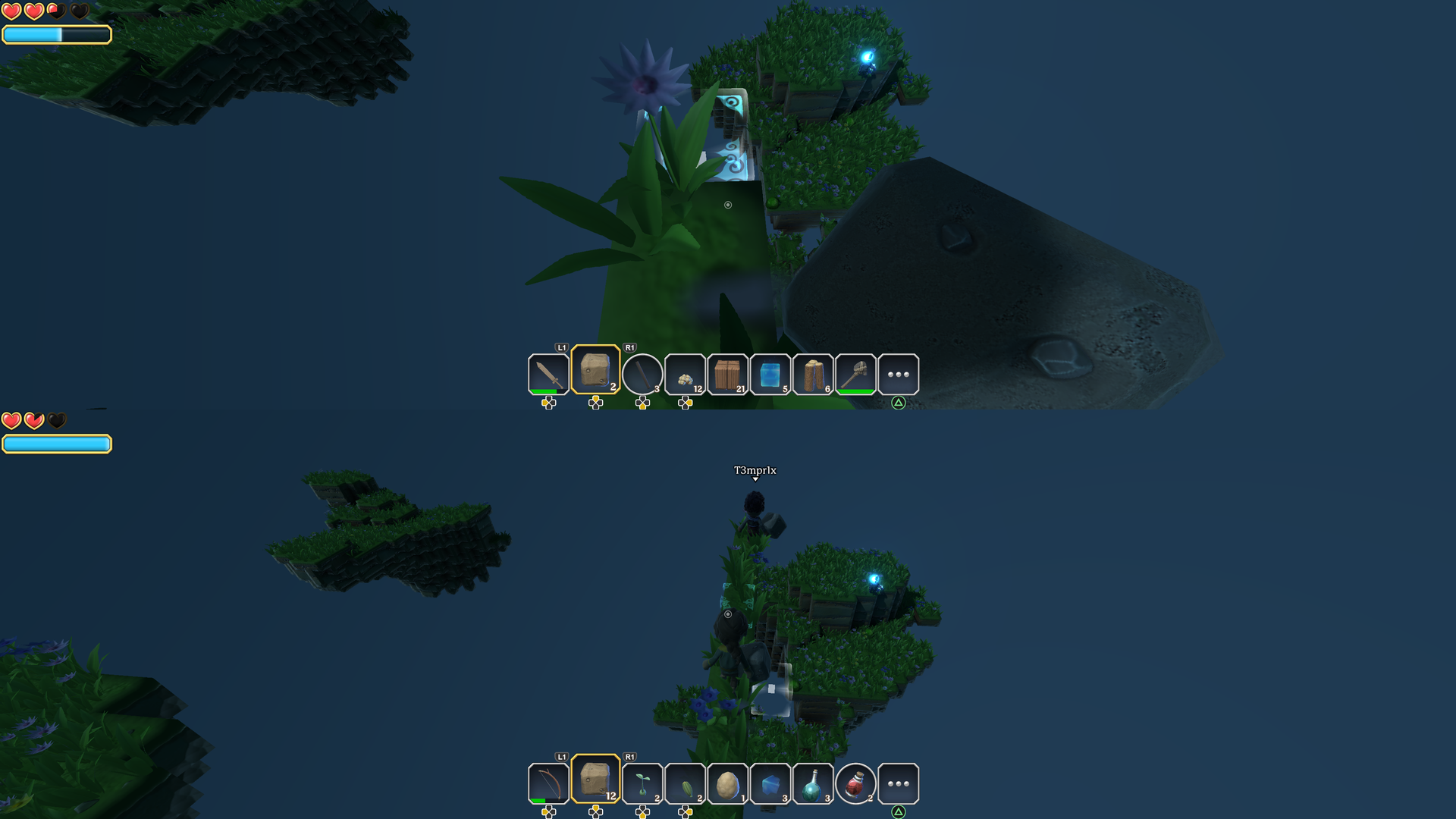Viewport: 1456px width, 819px height.
Task: Click the top player's blue mana bar
Action: pyautogui.click(x=57, y=34)
